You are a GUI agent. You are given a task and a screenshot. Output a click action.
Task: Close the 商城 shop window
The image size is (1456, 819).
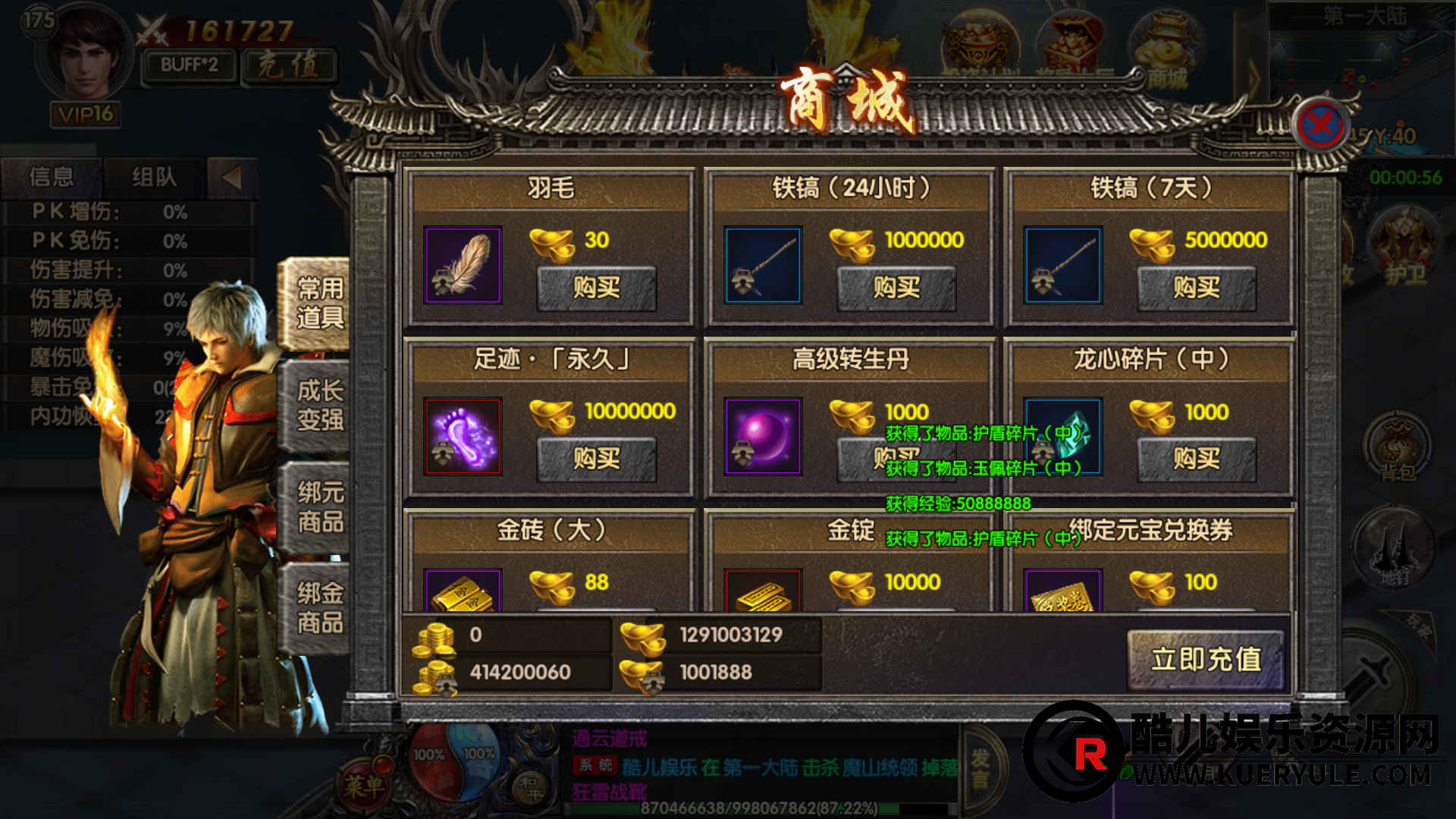1320,124
